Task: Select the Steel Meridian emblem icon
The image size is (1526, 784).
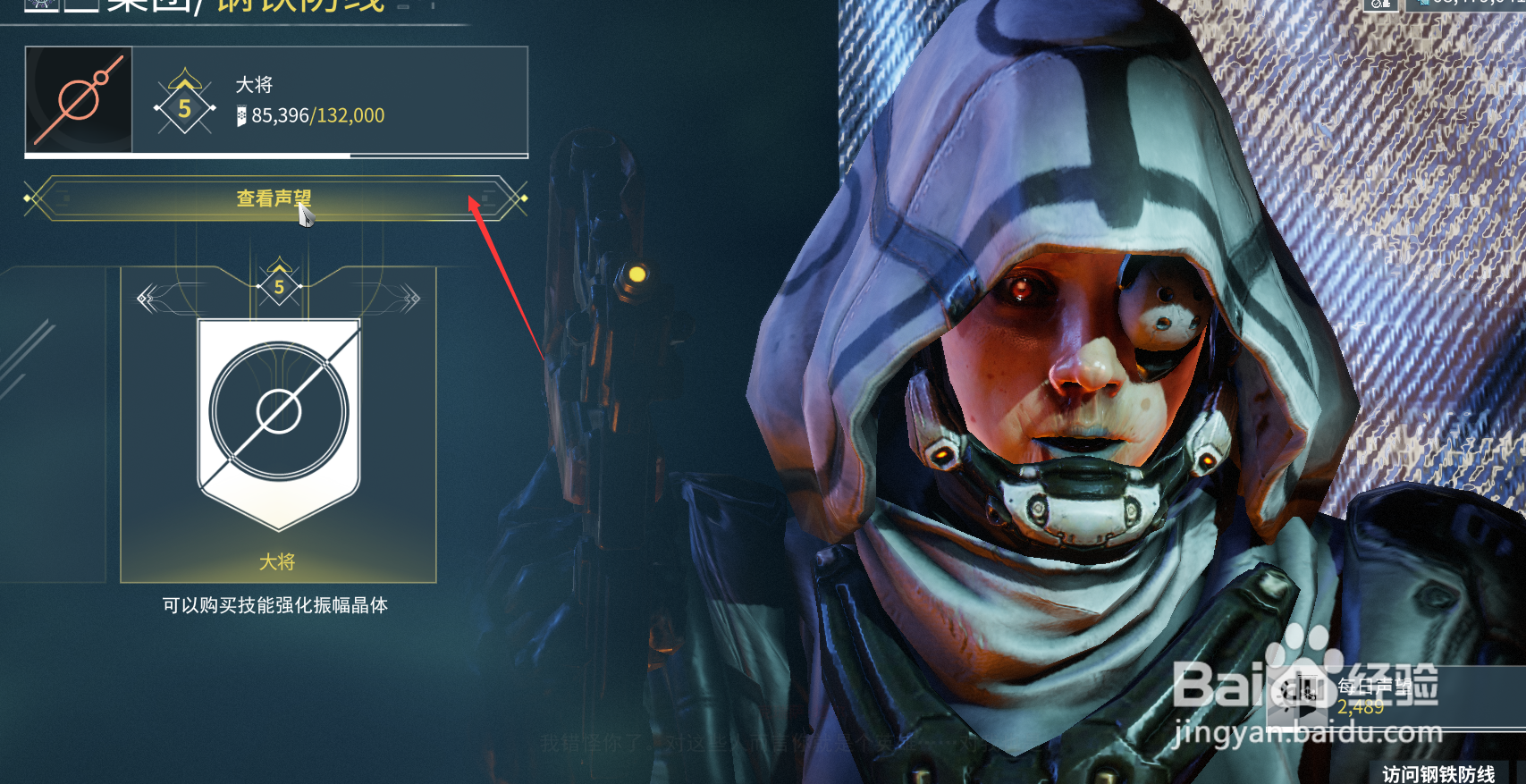Action: [x=79, y=99]
